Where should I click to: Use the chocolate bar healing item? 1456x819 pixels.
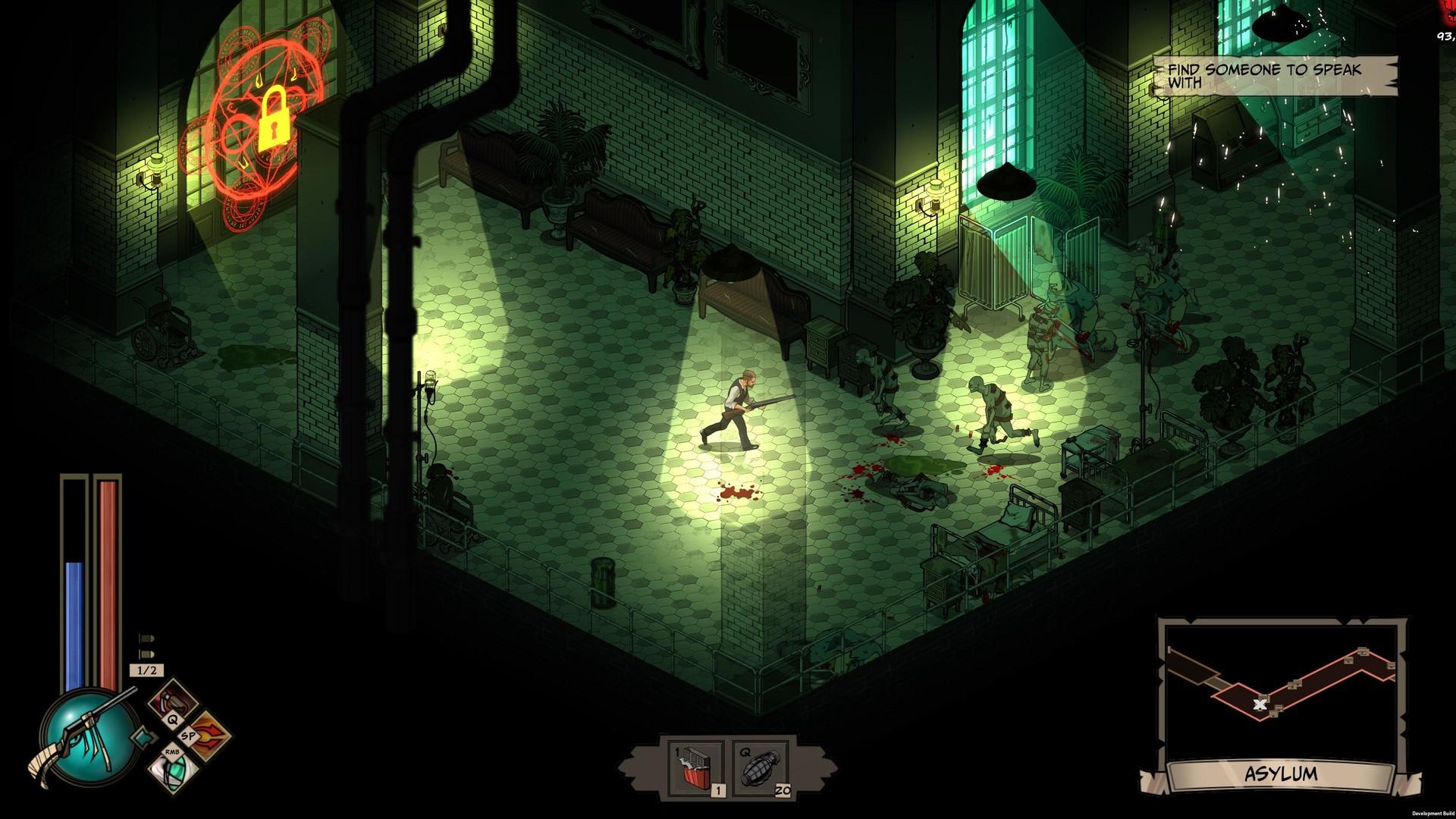coord(694,766)
